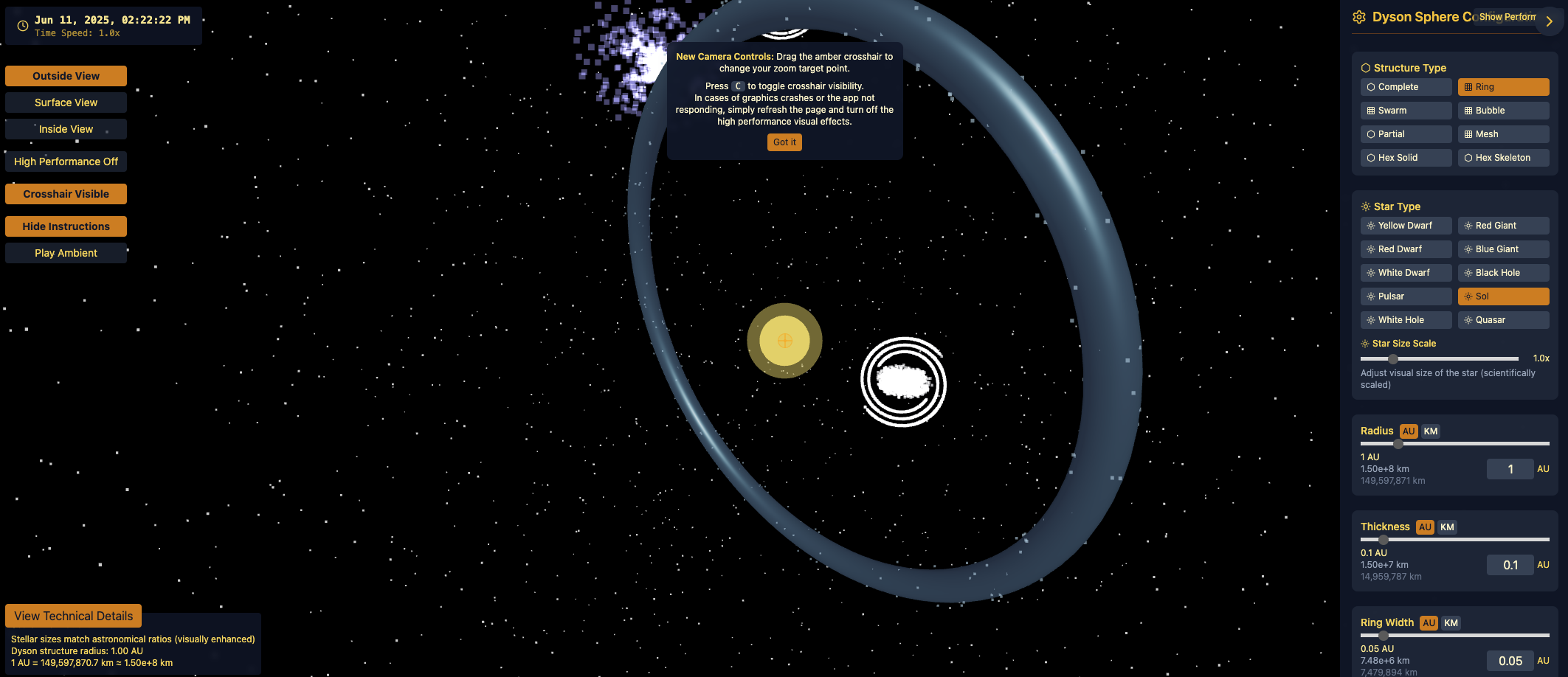Hide Instructions panel
Viewport: 1568px width, 677px height.
tap(66, 226)
